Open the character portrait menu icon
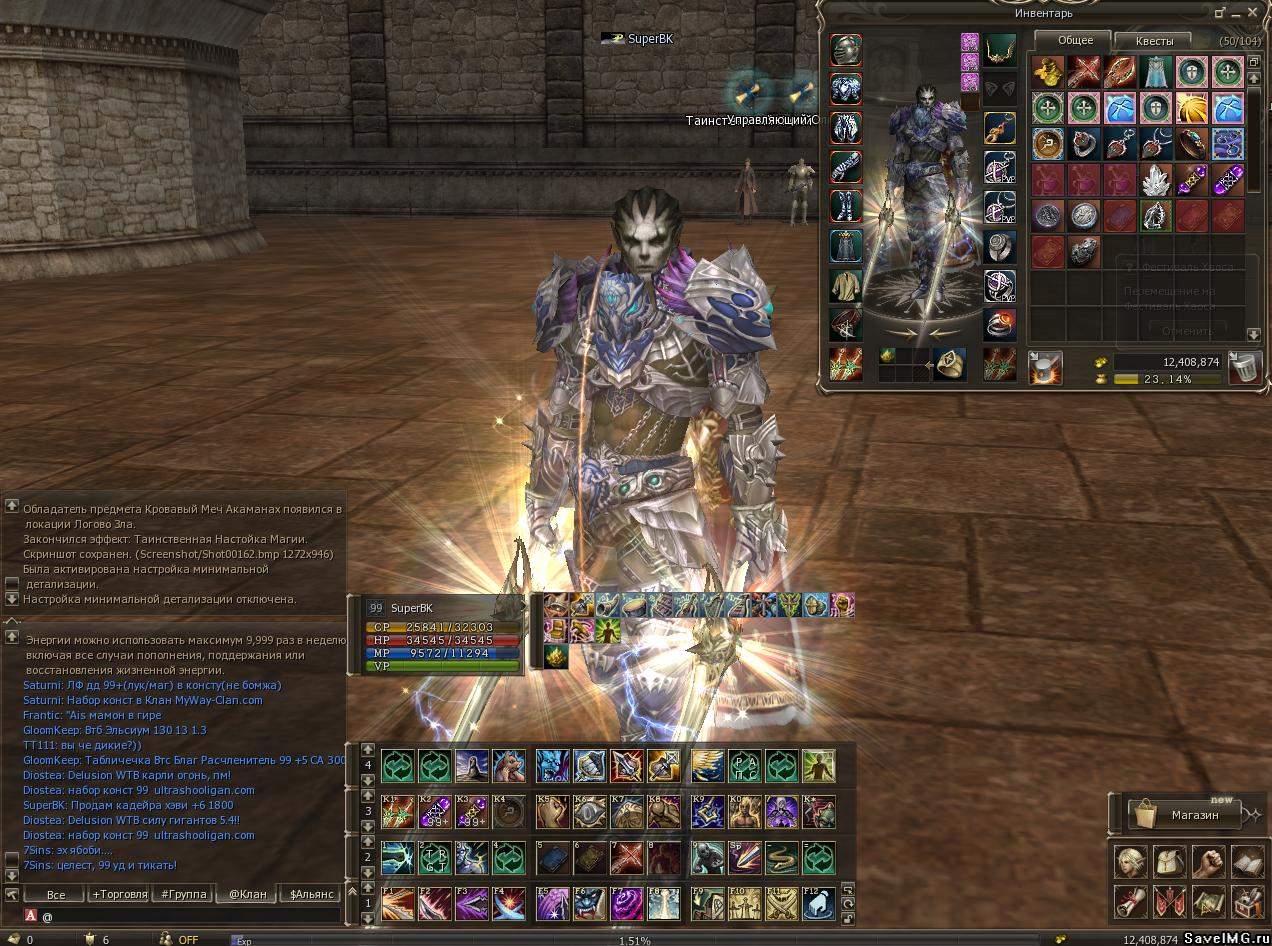1272x946 pixels. (1129, 860)
